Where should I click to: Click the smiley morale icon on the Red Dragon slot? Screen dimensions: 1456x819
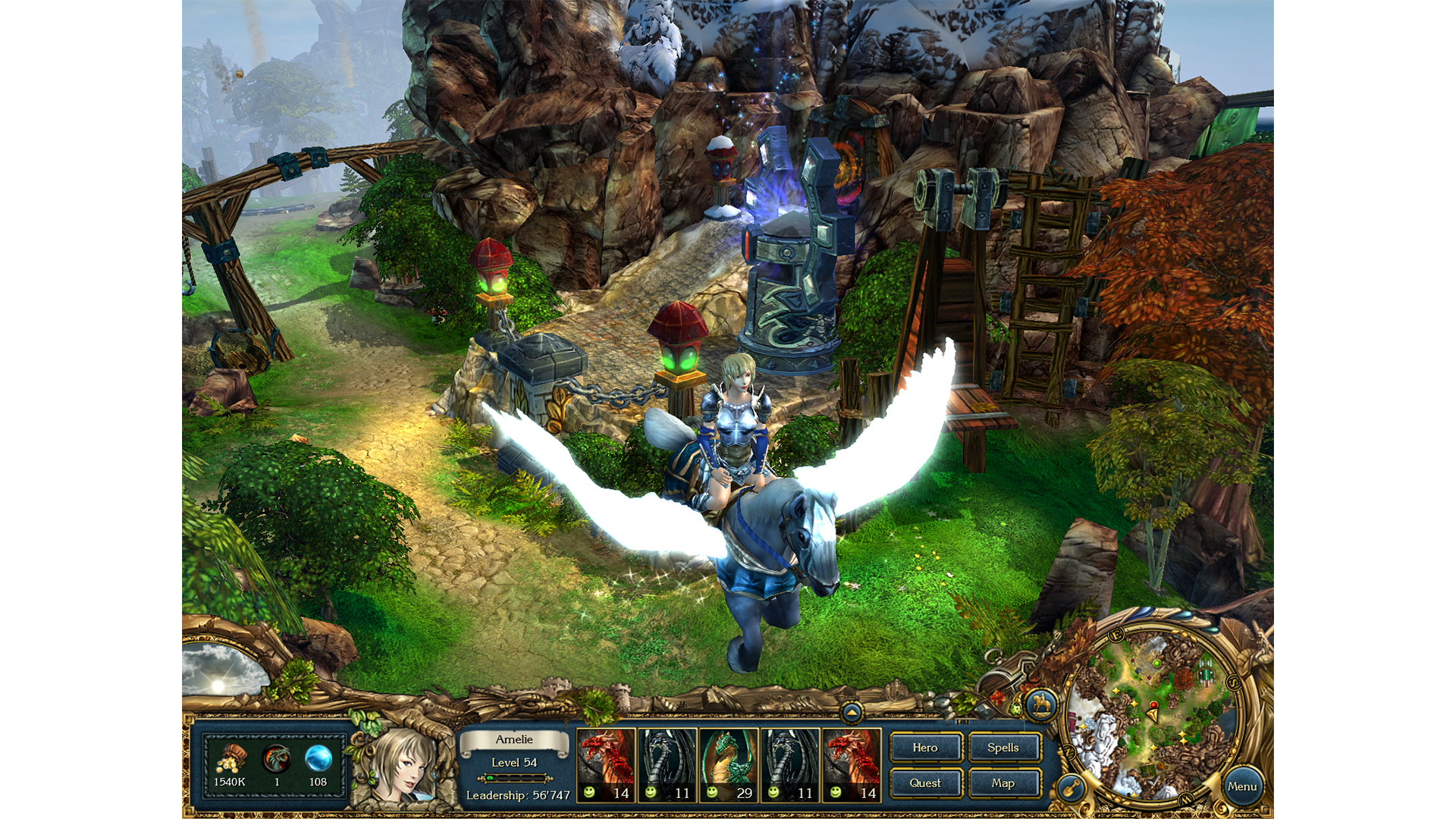click(x=588, y=793)
